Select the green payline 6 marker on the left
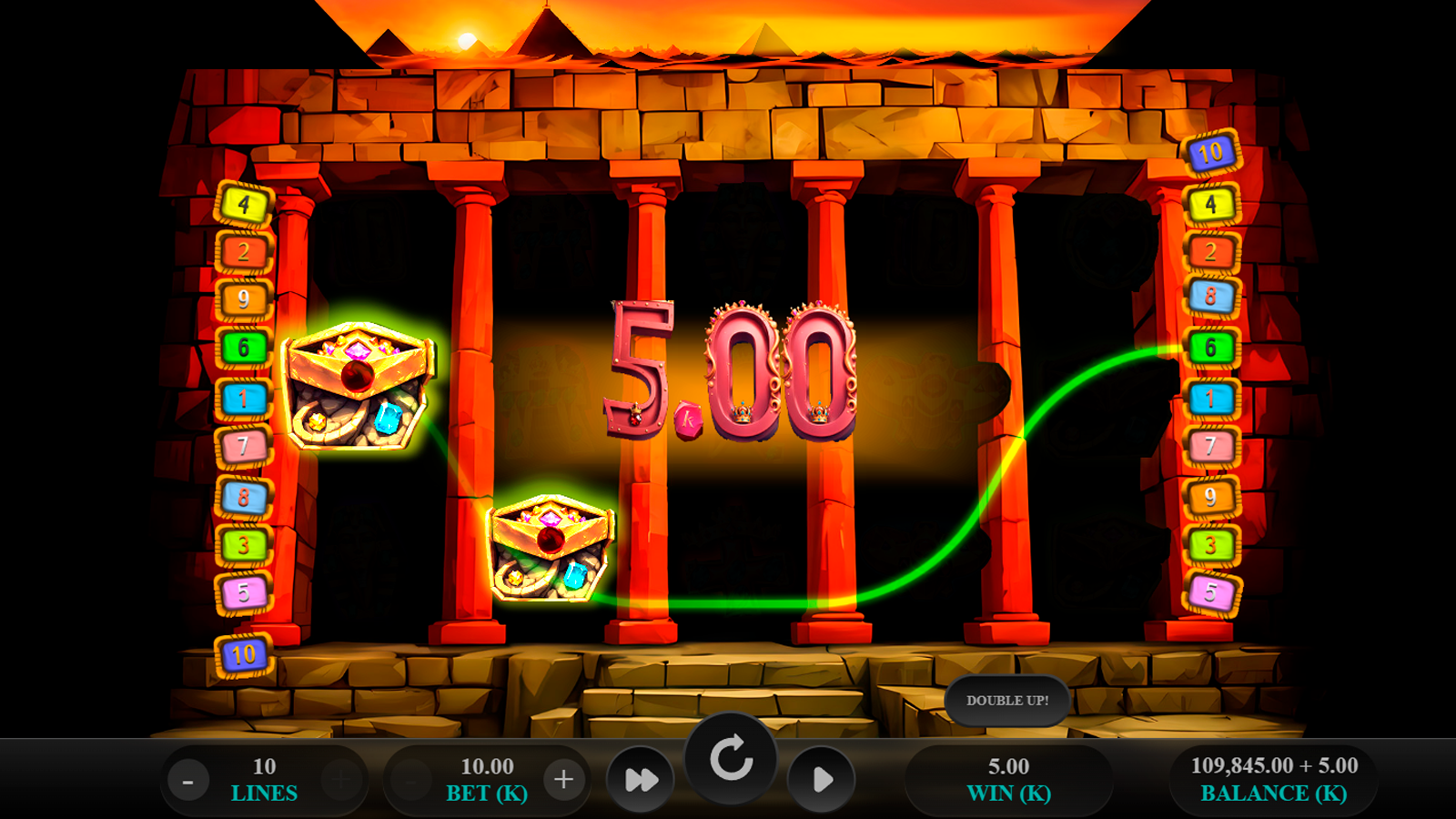This screenshot has width=1456, height=819. coord(243,346)
